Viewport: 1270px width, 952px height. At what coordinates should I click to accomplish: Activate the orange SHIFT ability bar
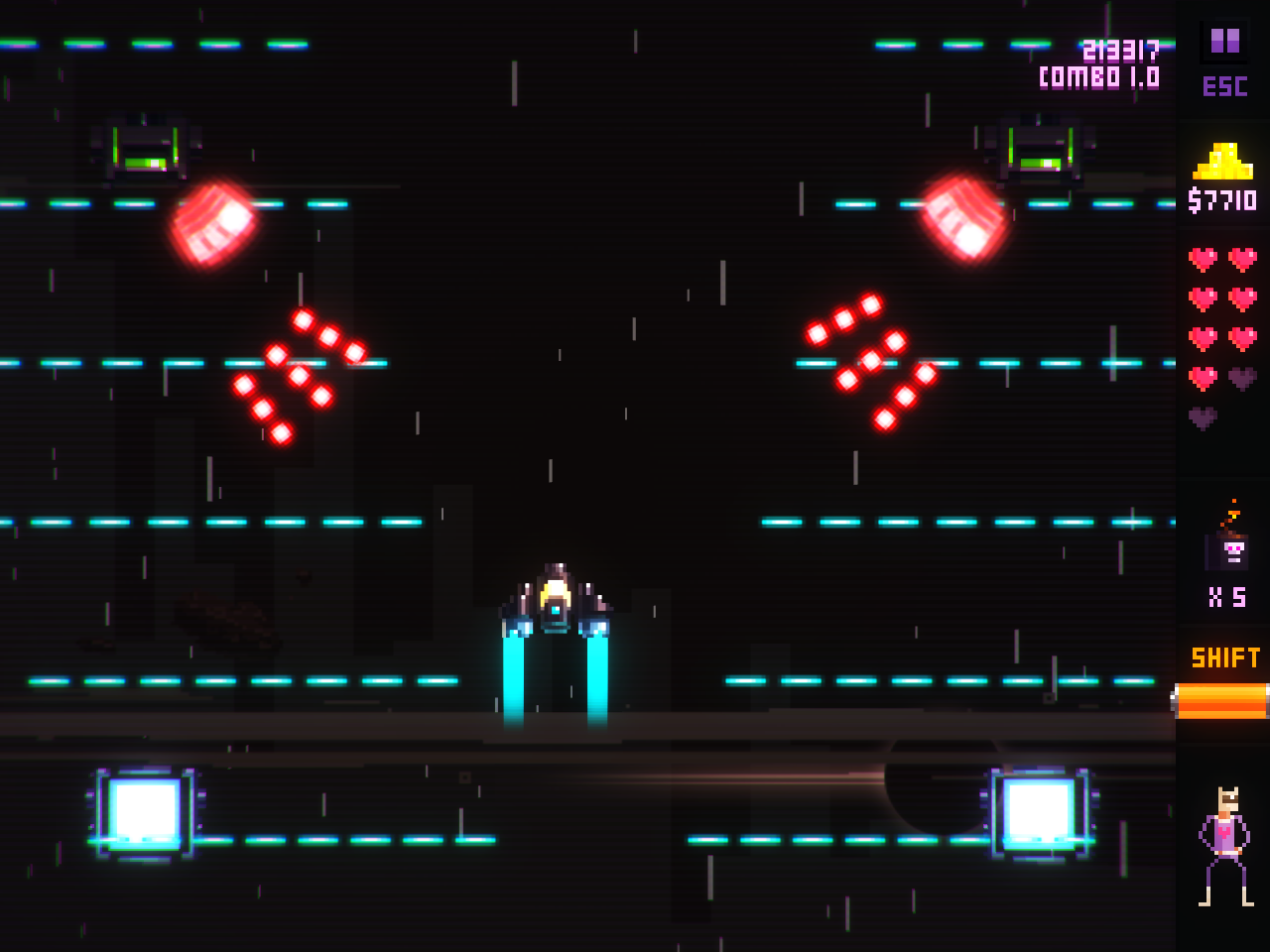click(1221, 700)
